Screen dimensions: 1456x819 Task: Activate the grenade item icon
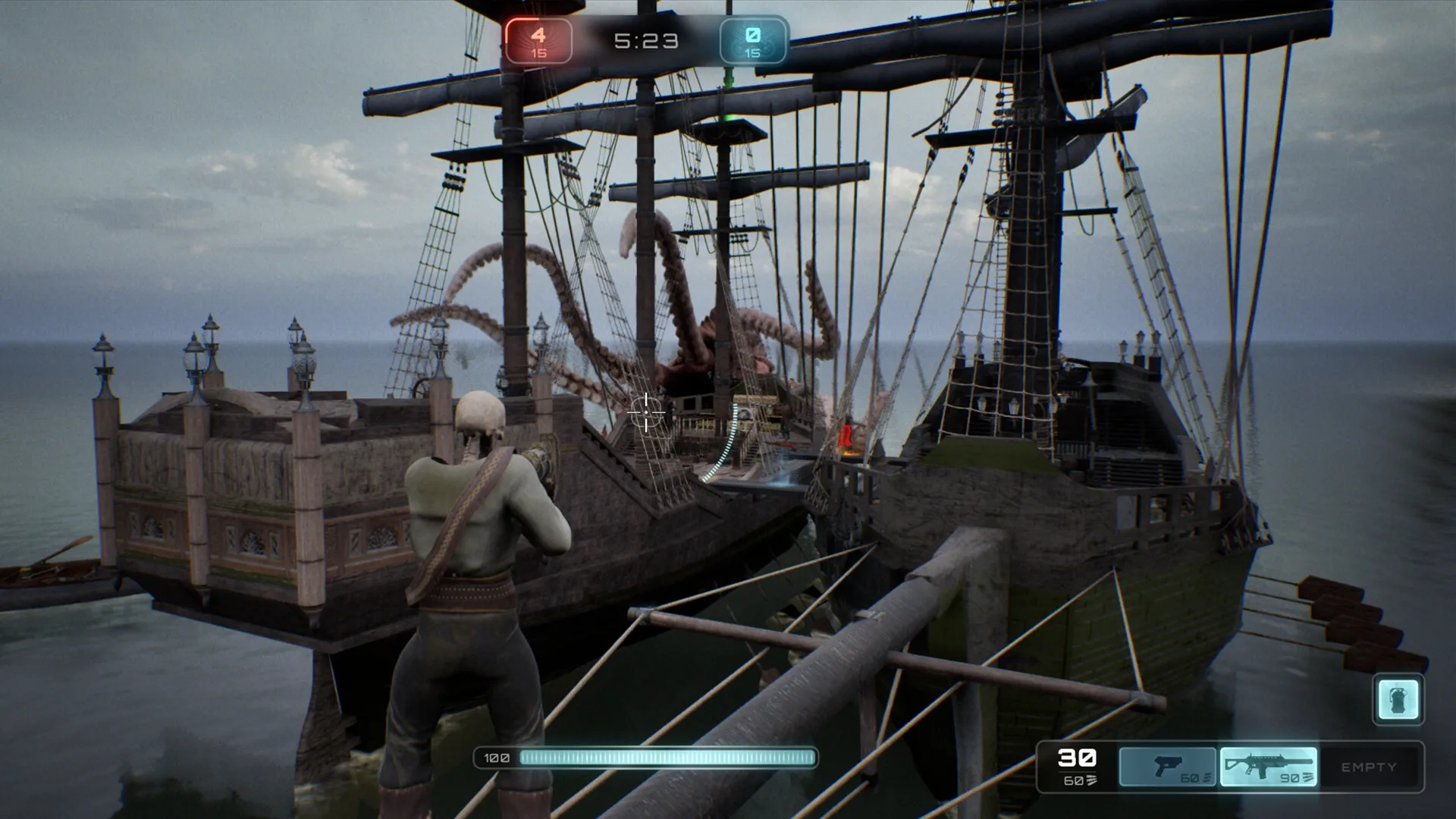click(x=1398, y=699)
